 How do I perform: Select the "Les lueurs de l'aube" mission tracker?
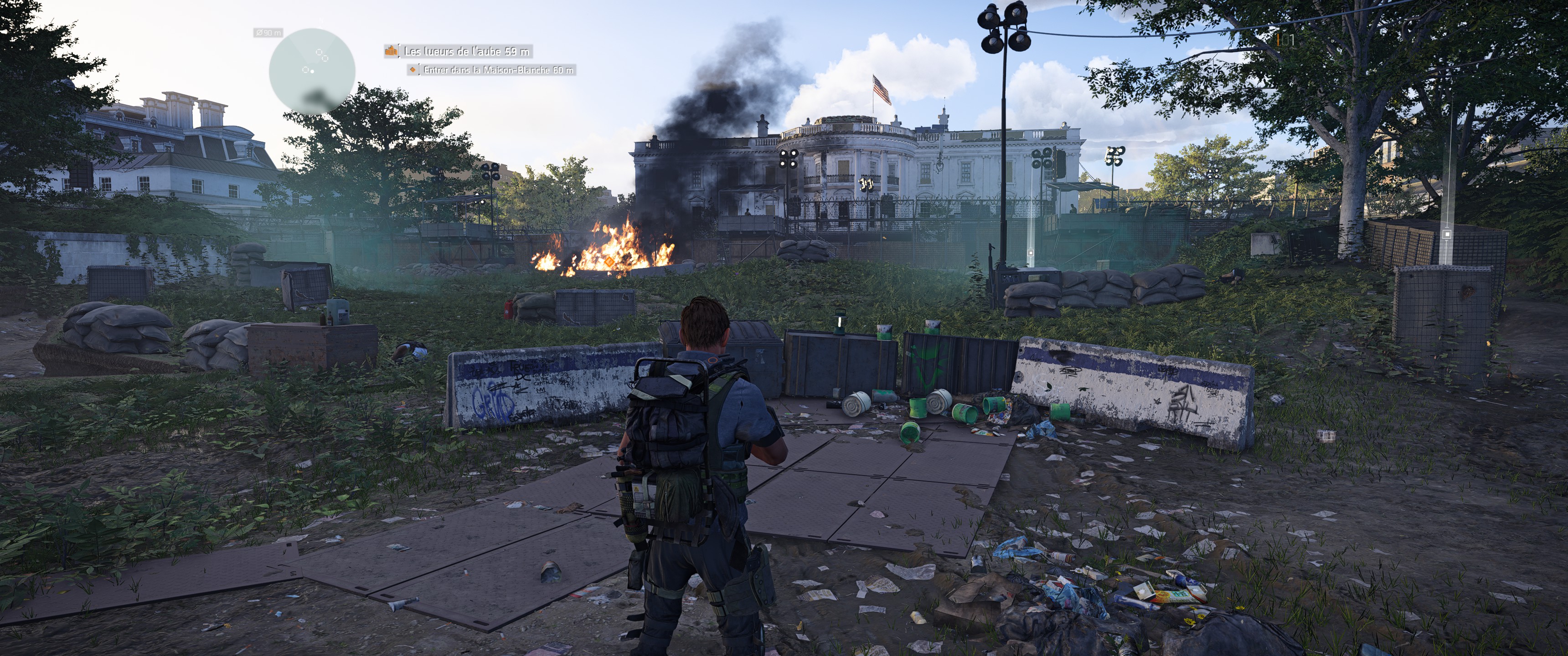pyautogui.click(x=466, y=51)
